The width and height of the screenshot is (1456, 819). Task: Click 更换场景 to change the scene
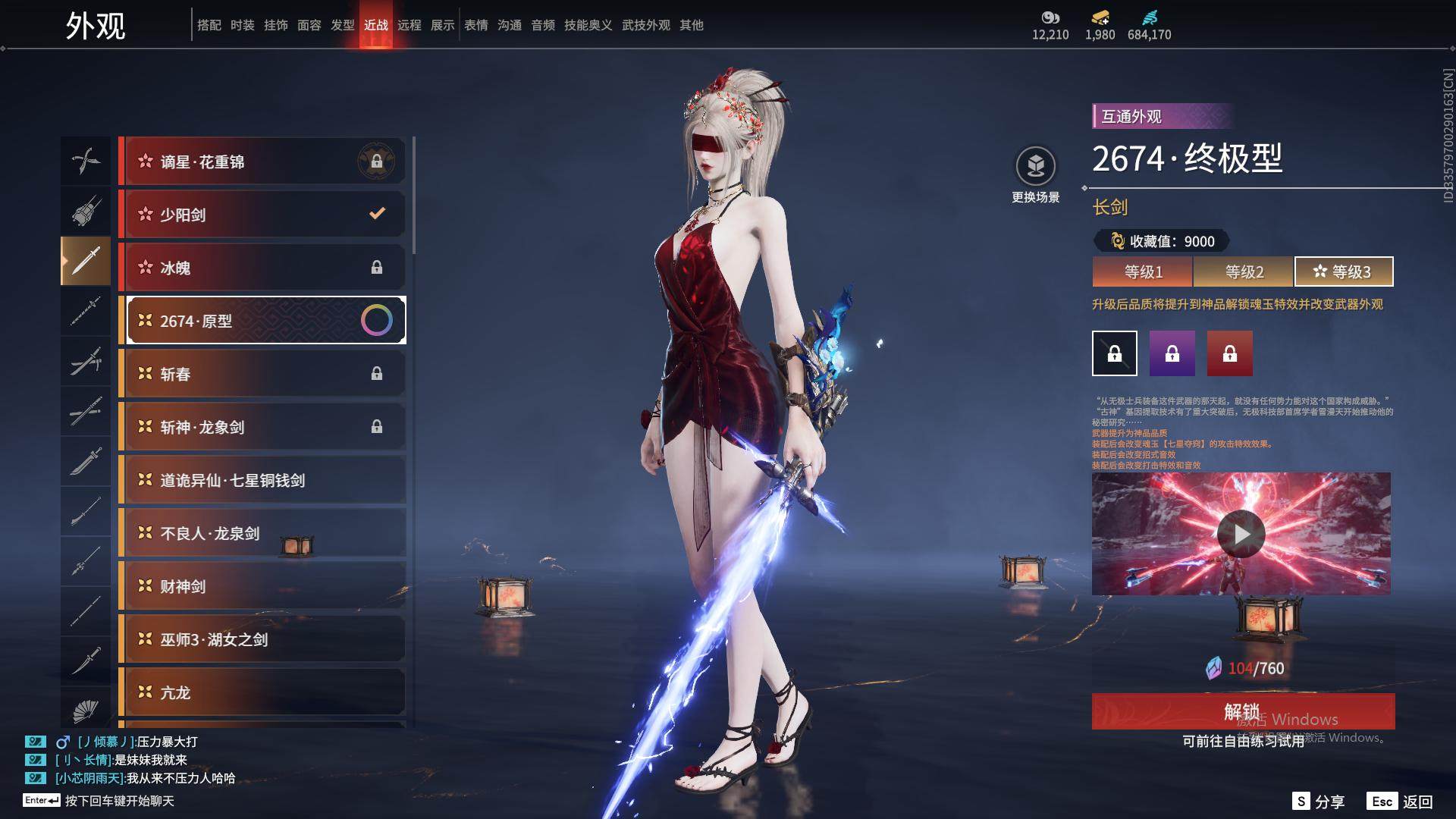click(1036, 175)
